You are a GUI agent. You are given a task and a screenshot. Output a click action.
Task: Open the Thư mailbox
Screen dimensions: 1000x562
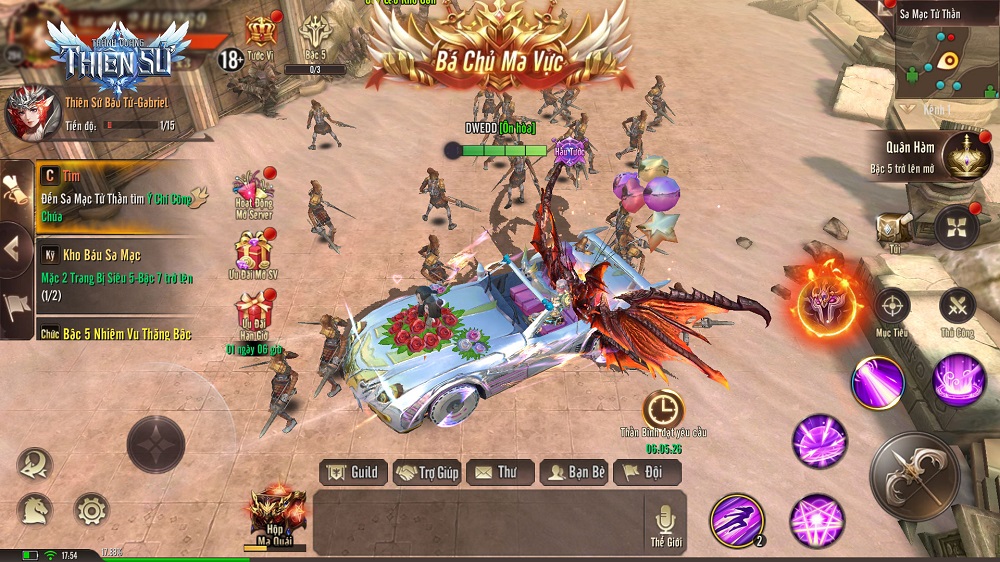click(498, 472)
